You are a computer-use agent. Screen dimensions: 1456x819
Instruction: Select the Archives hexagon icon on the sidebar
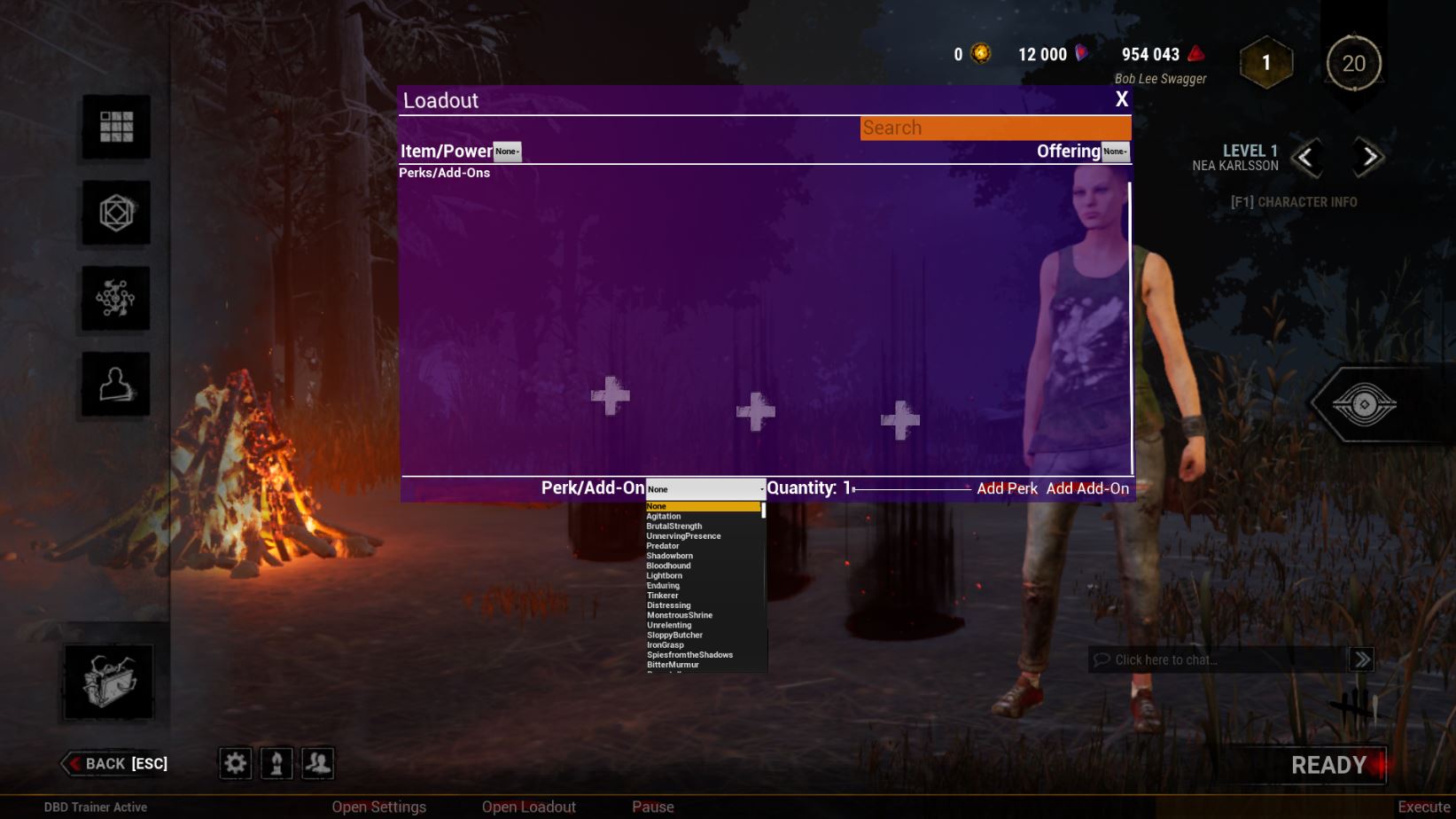[113, 214]
